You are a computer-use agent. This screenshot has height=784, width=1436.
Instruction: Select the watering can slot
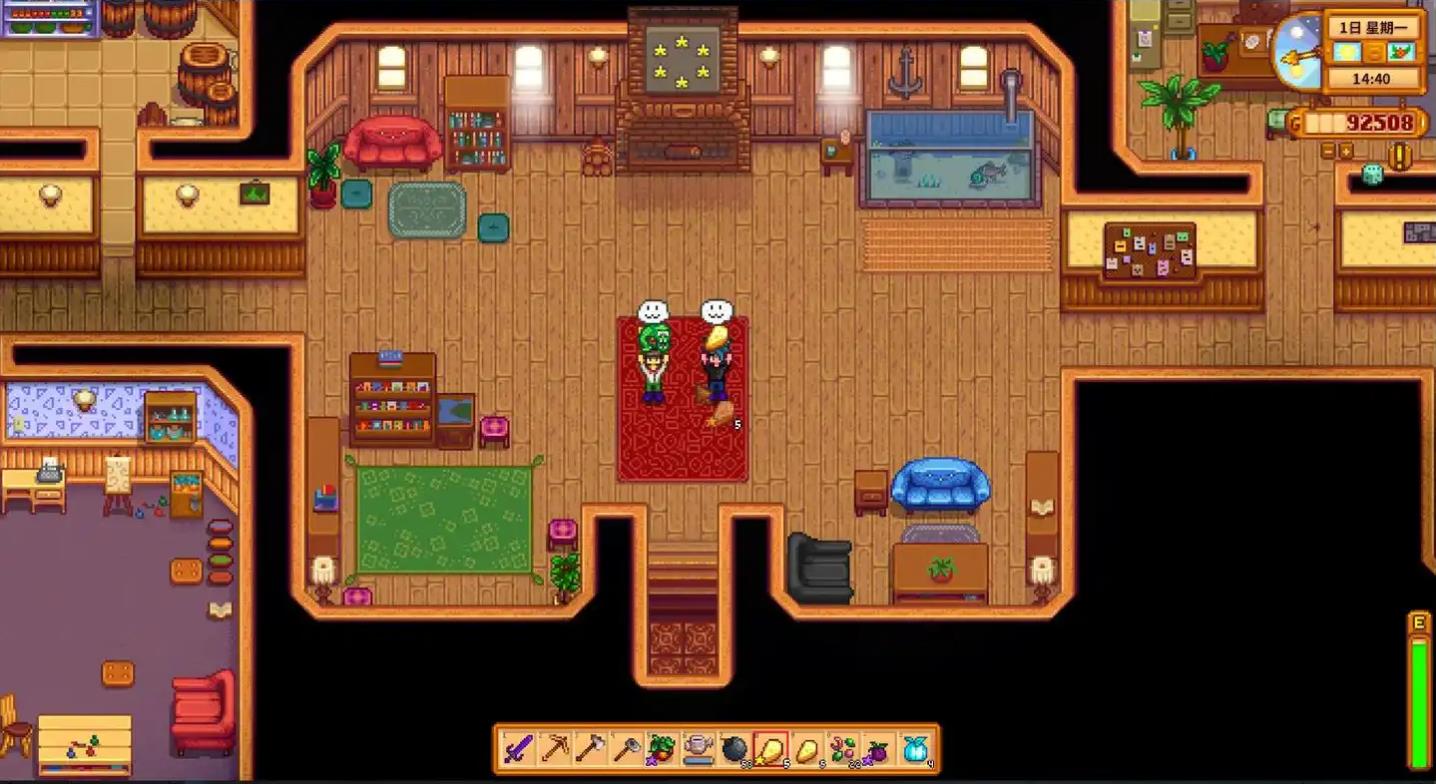(698, 748)
